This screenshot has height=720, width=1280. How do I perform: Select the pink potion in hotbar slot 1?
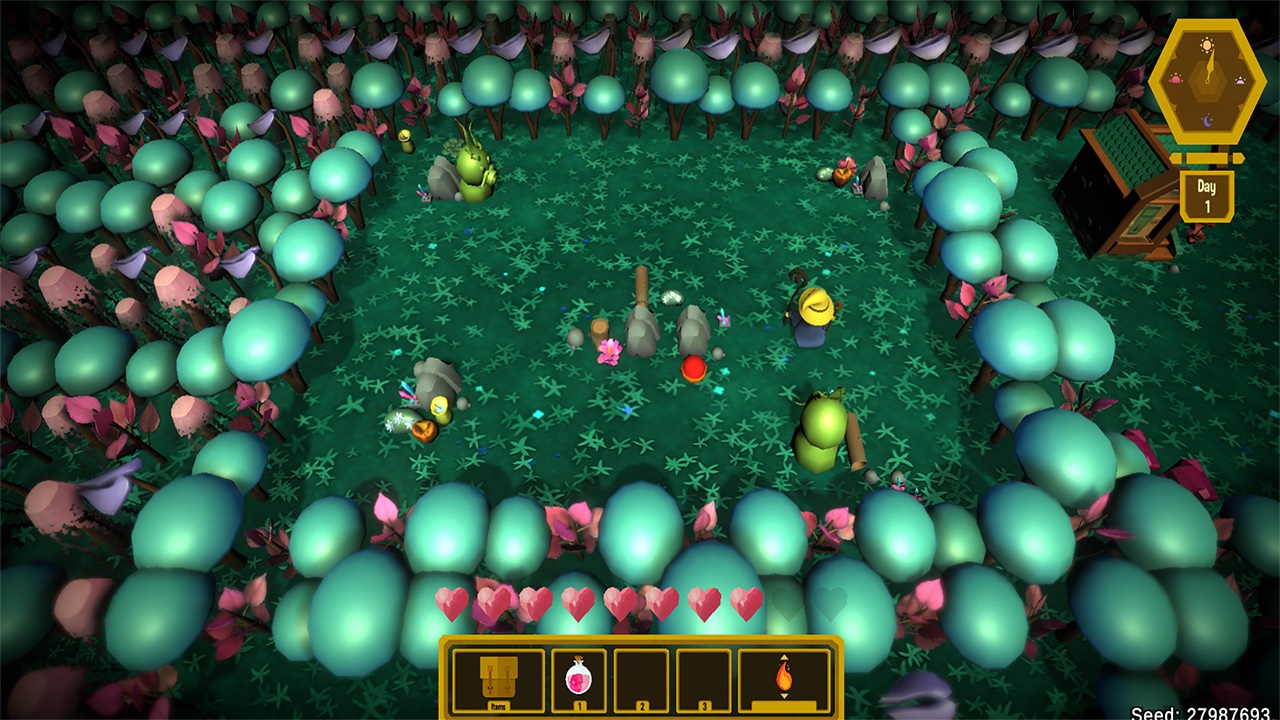578,677
